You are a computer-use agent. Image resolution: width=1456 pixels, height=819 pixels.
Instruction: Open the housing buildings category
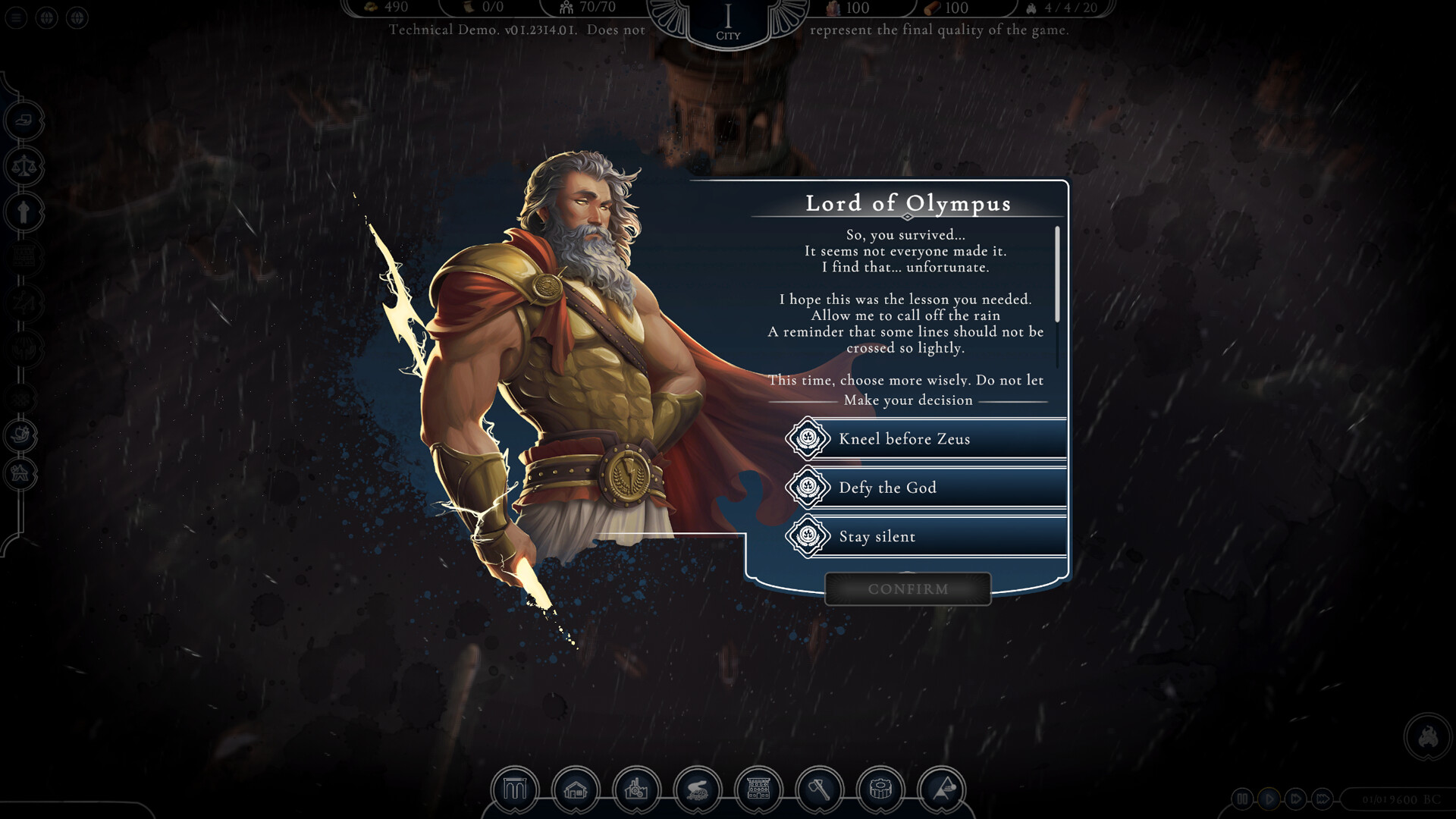click(x=578, y=790)
